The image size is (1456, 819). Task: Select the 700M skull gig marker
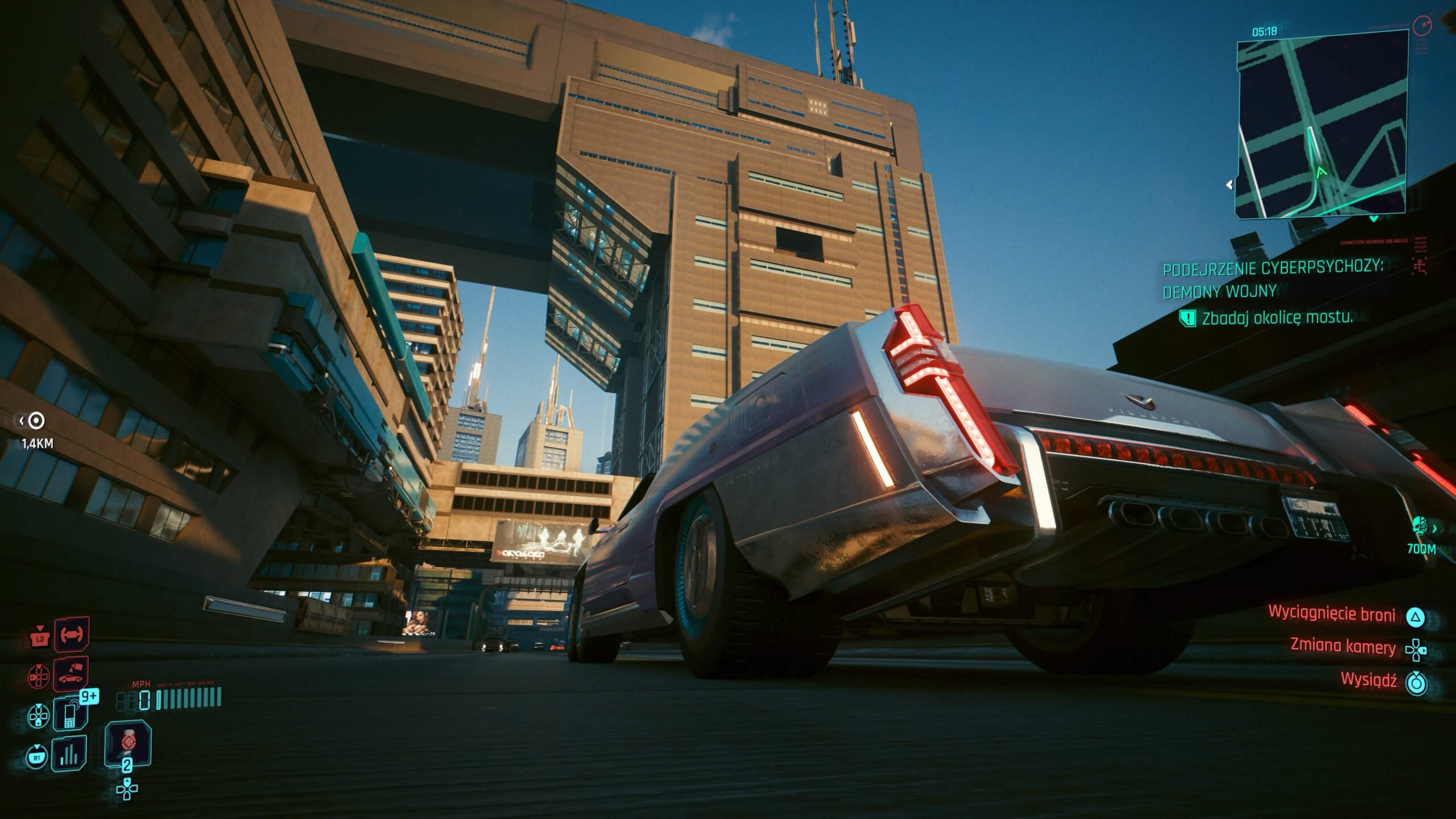click(x=1421, y=526)
